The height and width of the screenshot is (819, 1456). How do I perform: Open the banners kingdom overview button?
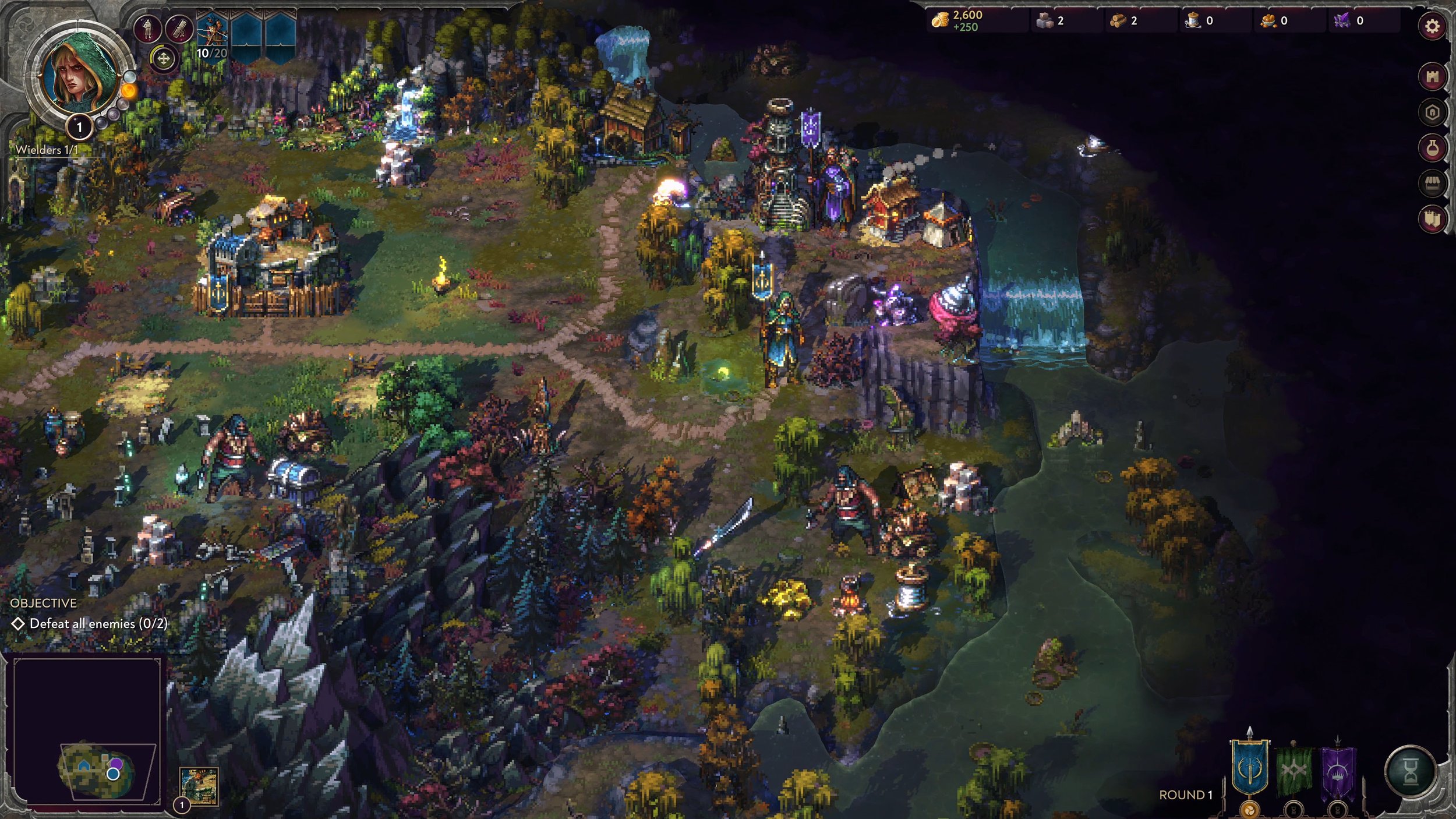1432,219
